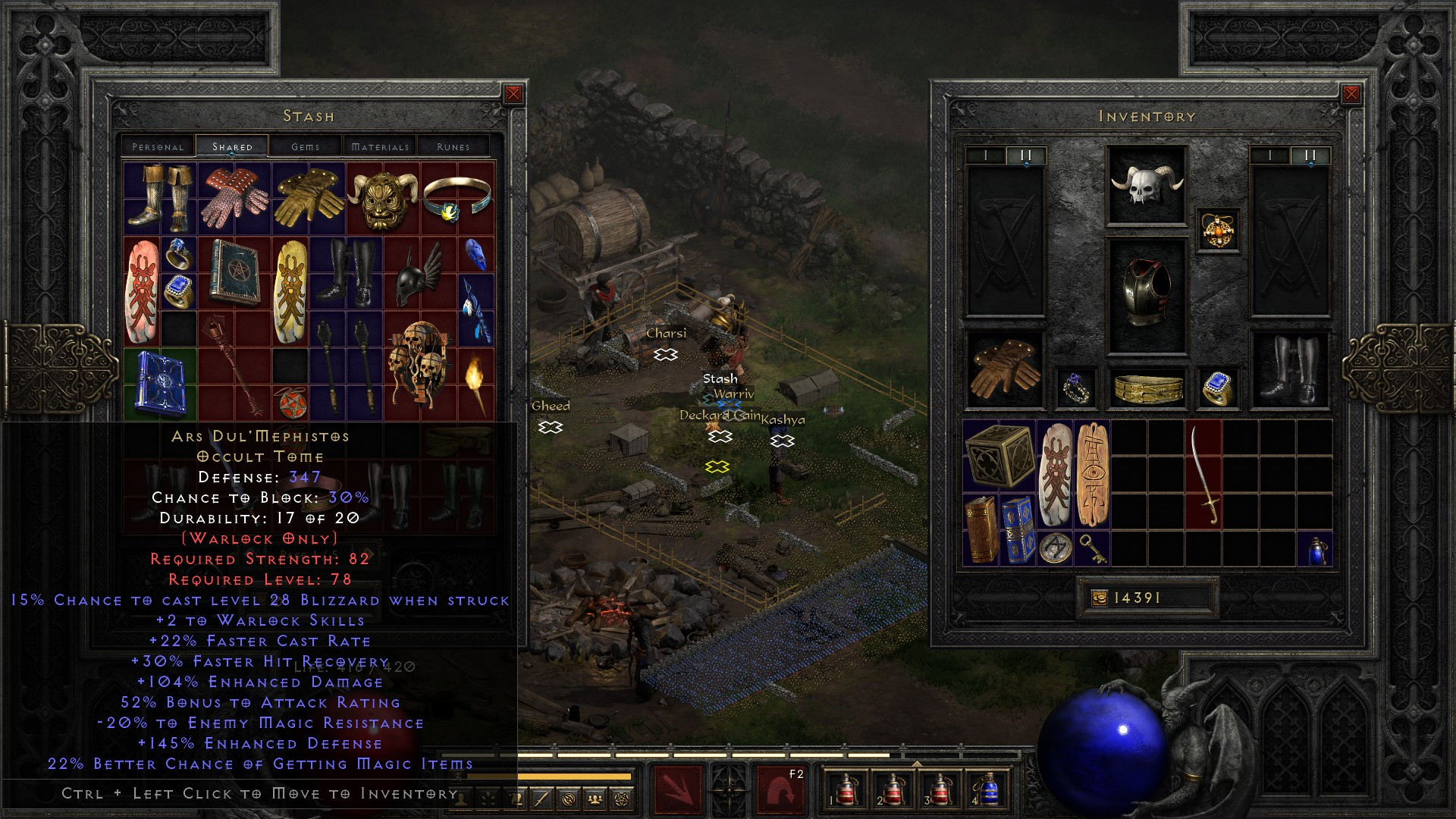The image size is (1456, 819).
Task: Show the Materials stash tab
Action: pos(380,146)
